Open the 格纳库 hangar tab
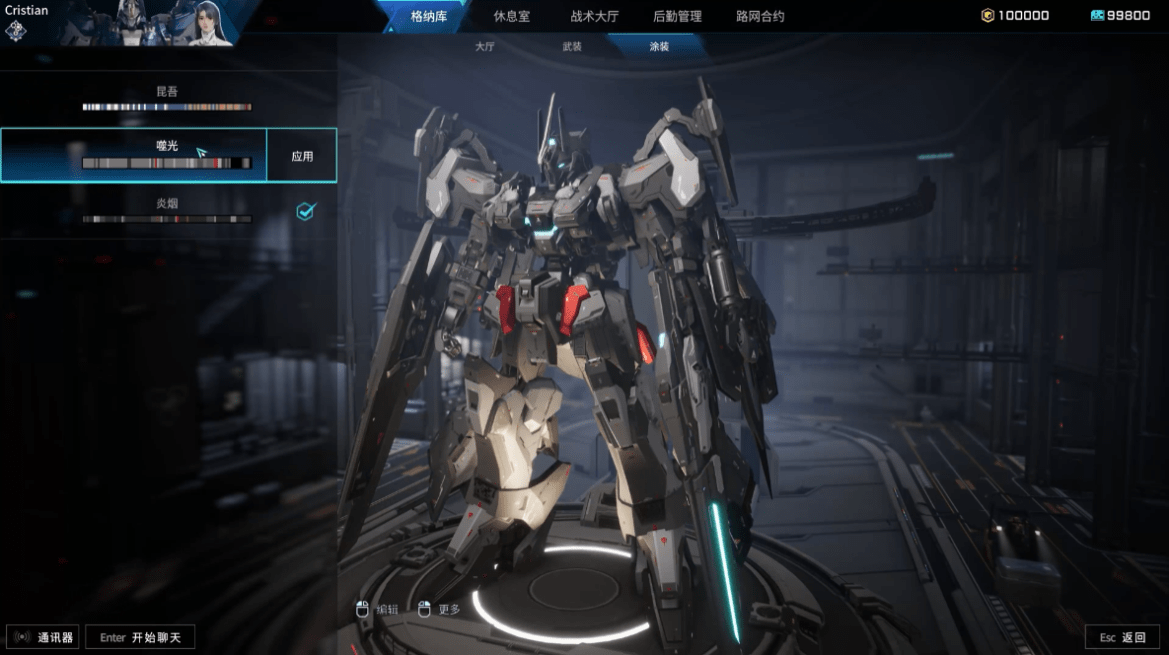1169x655 pixels. (430, 16)
